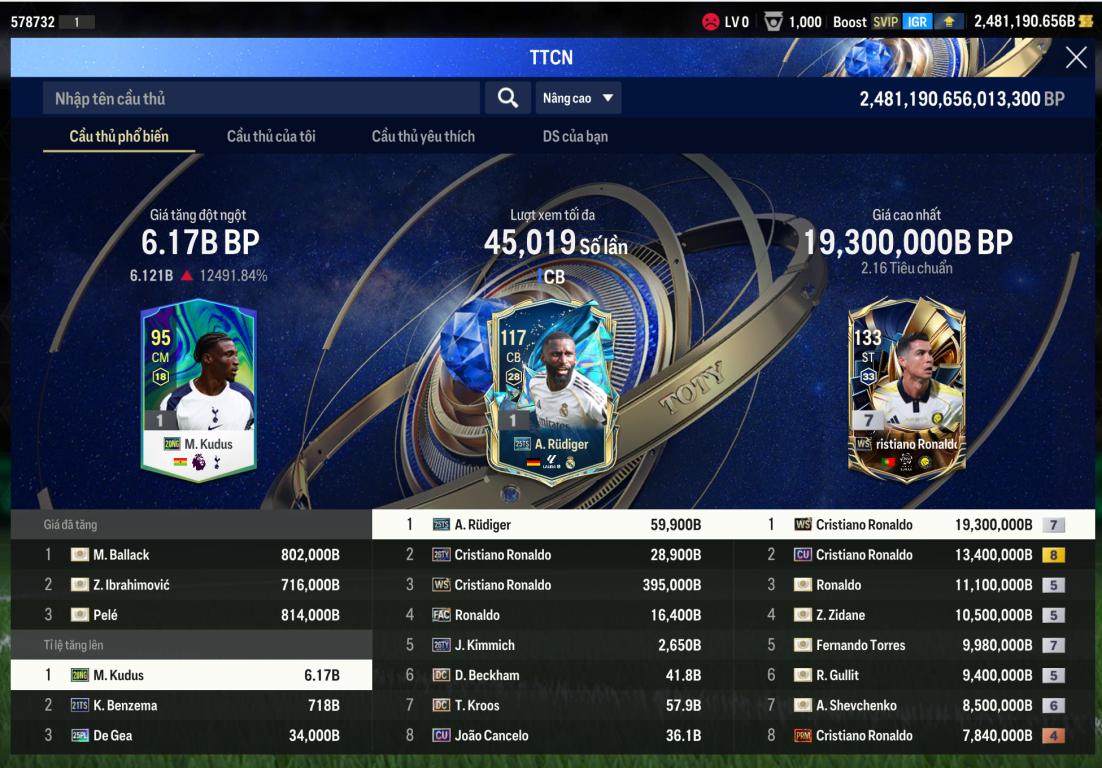This screenshot has width=1102, height=768.
Task: Open the Cầu thủ yêu thích tab
Action: 423,136
